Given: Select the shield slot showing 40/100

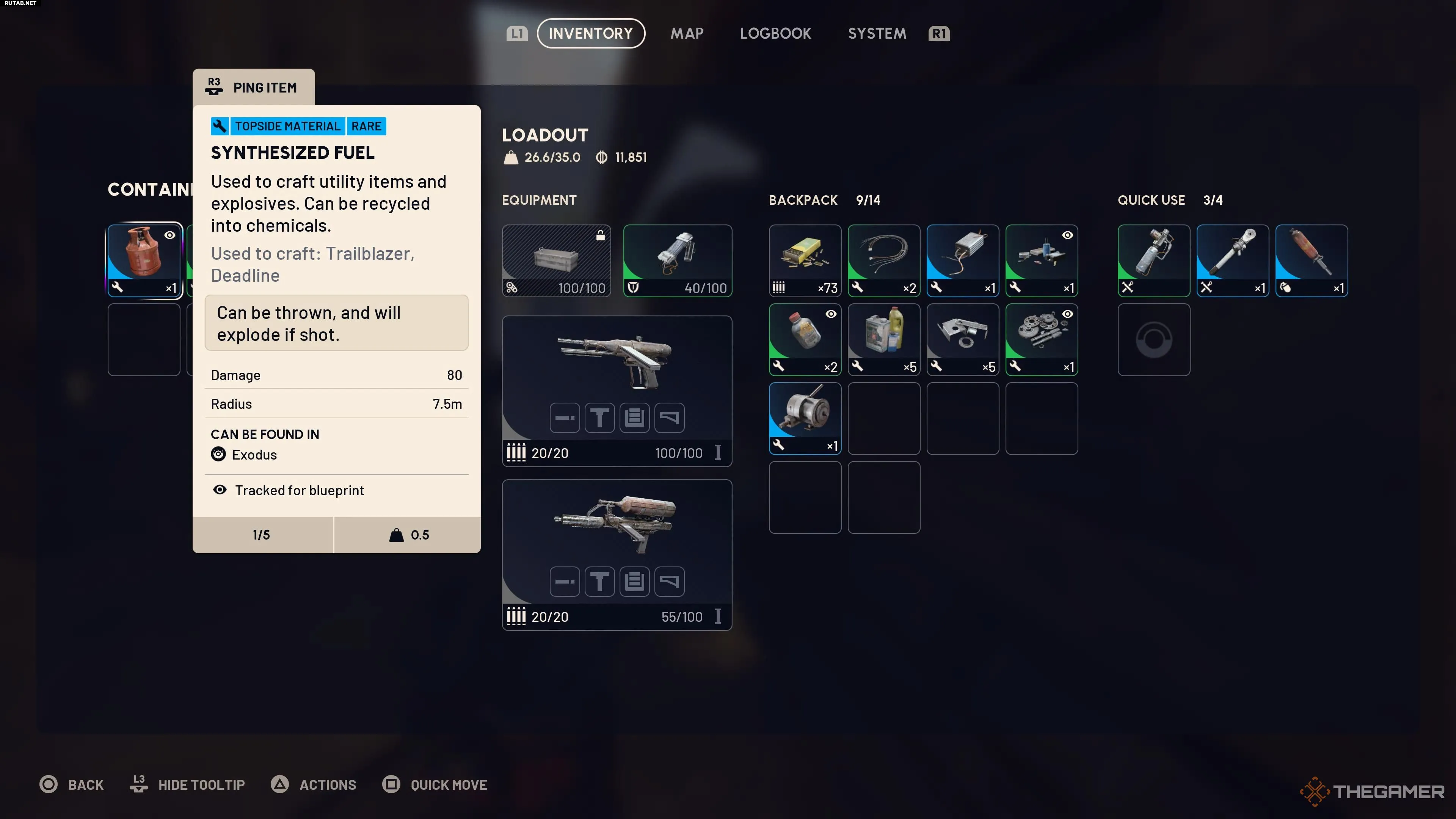Looking at the screenshot, I should click(677, 260).
